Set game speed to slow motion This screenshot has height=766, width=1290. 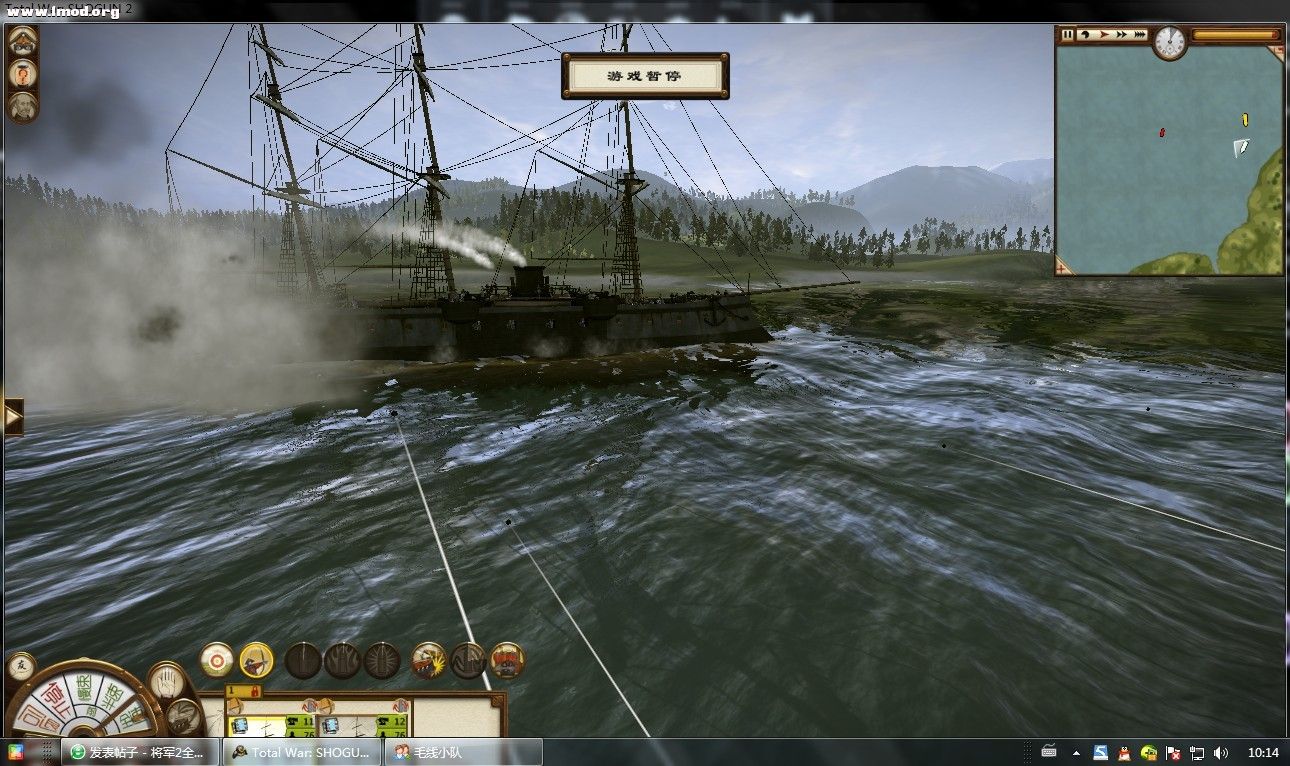(1085, 35)
